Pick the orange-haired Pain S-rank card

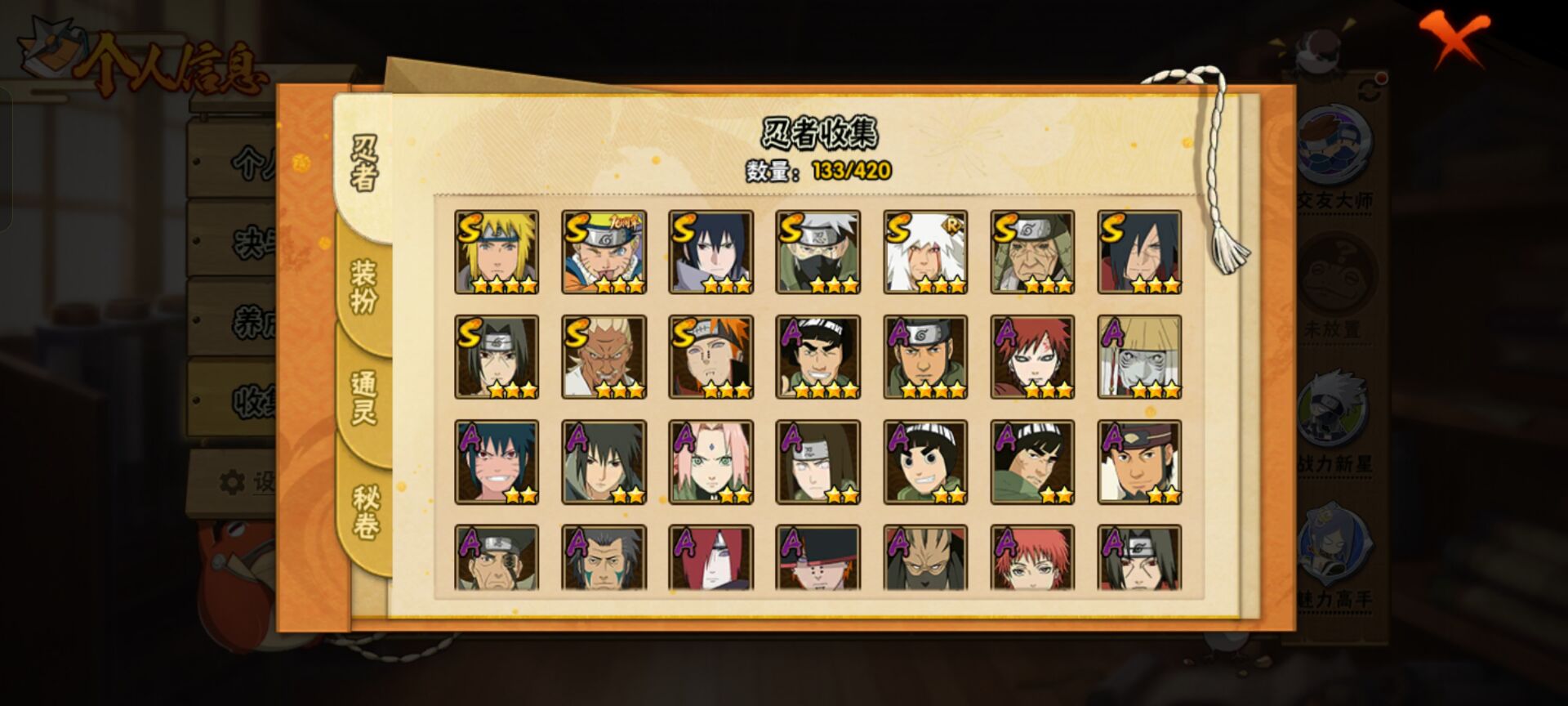[710, 357]
